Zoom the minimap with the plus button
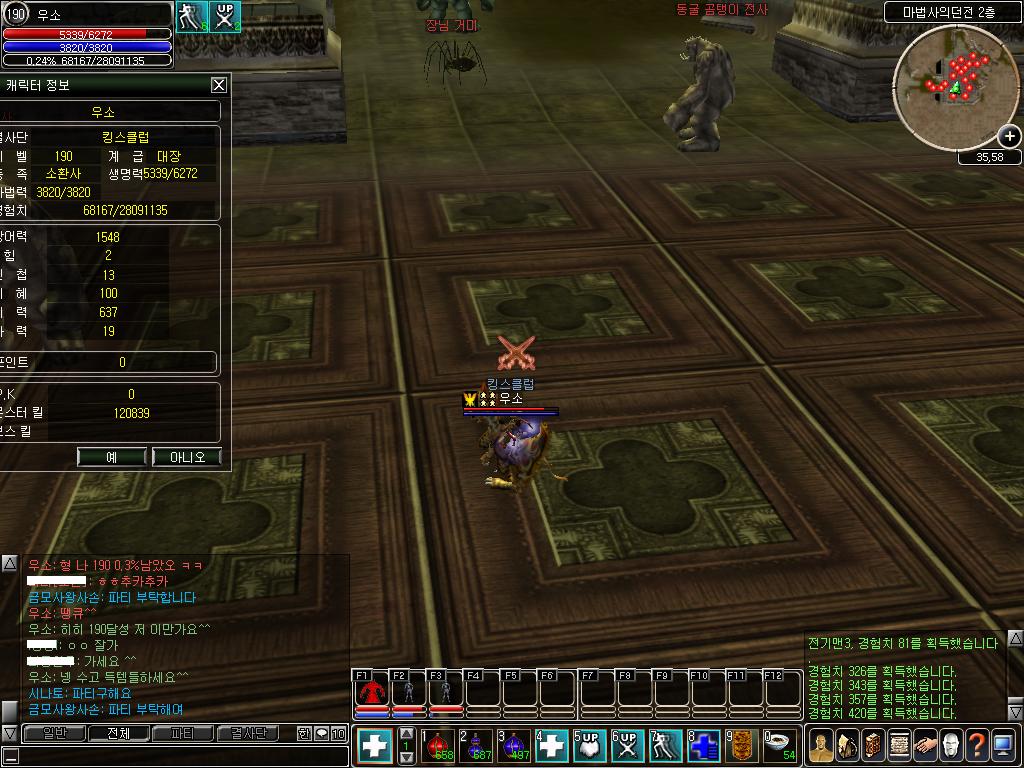The width and height of the screenshot is (1024, 768). pos(1010,136)
